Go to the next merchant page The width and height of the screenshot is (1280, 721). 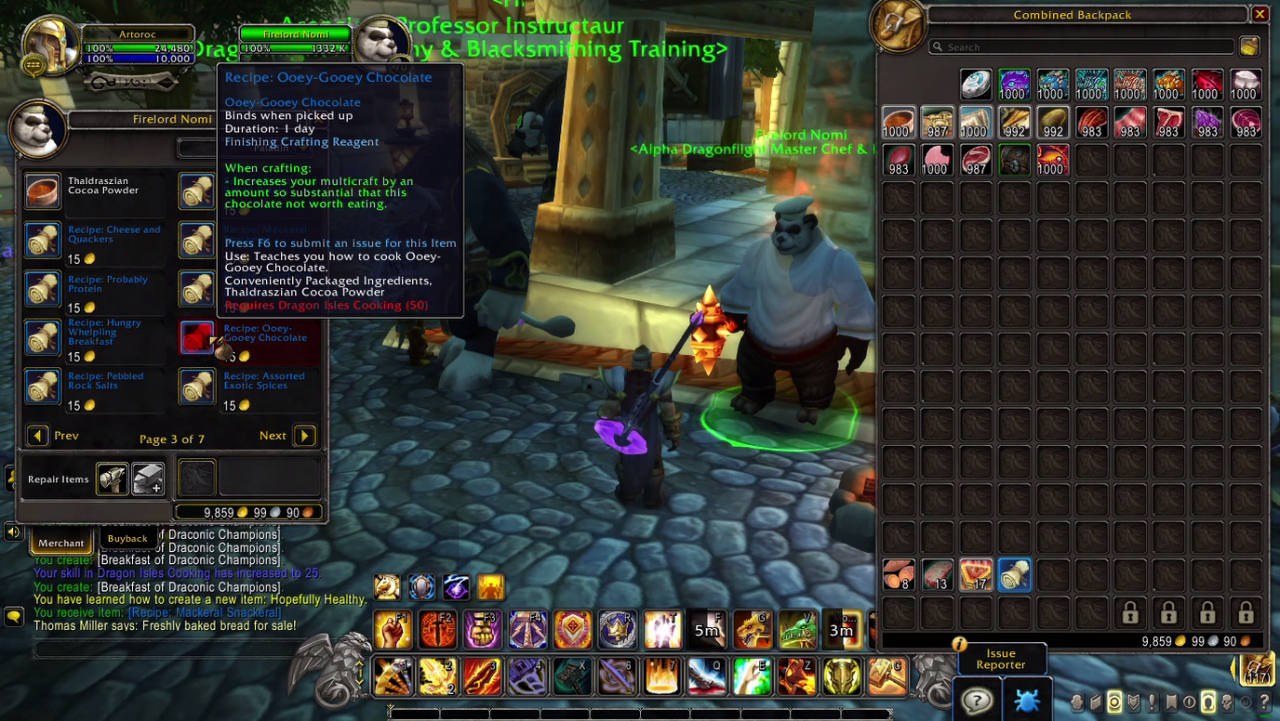(304, 436)
